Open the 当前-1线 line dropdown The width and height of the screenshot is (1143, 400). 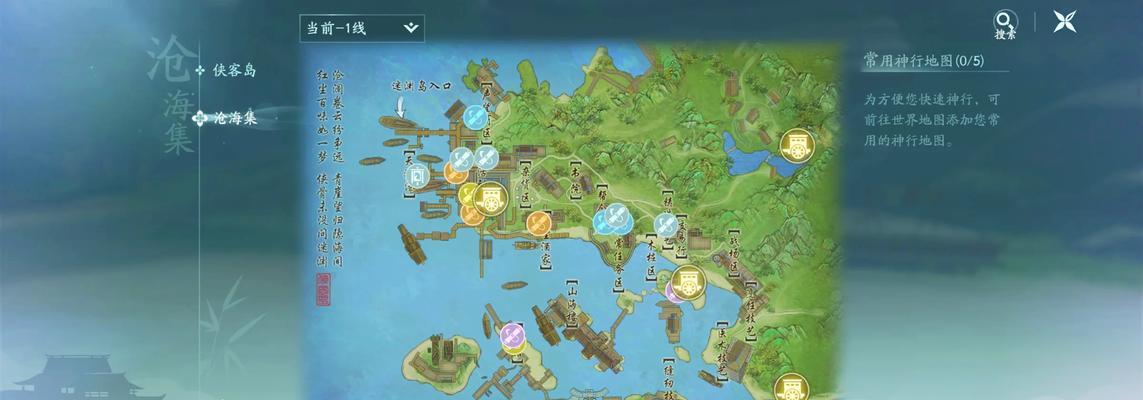pyautogui.click(x=361, y=28)
